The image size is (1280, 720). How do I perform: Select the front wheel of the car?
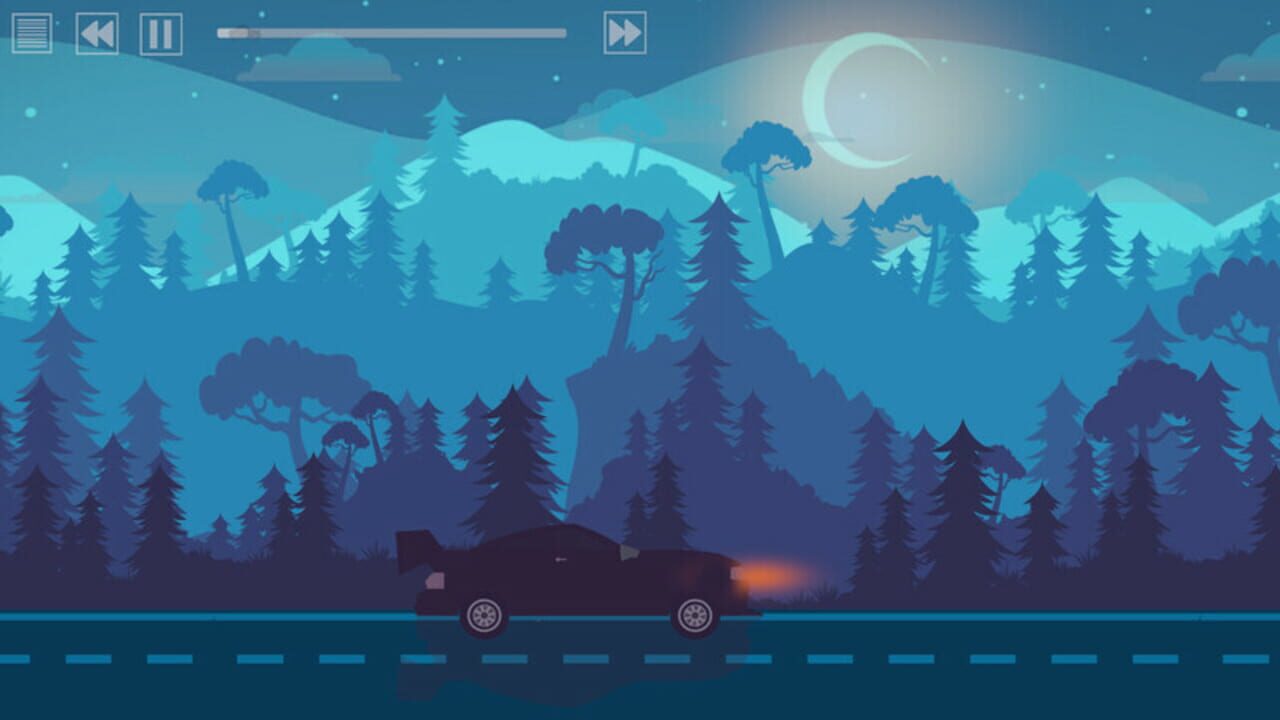point(695,616)
